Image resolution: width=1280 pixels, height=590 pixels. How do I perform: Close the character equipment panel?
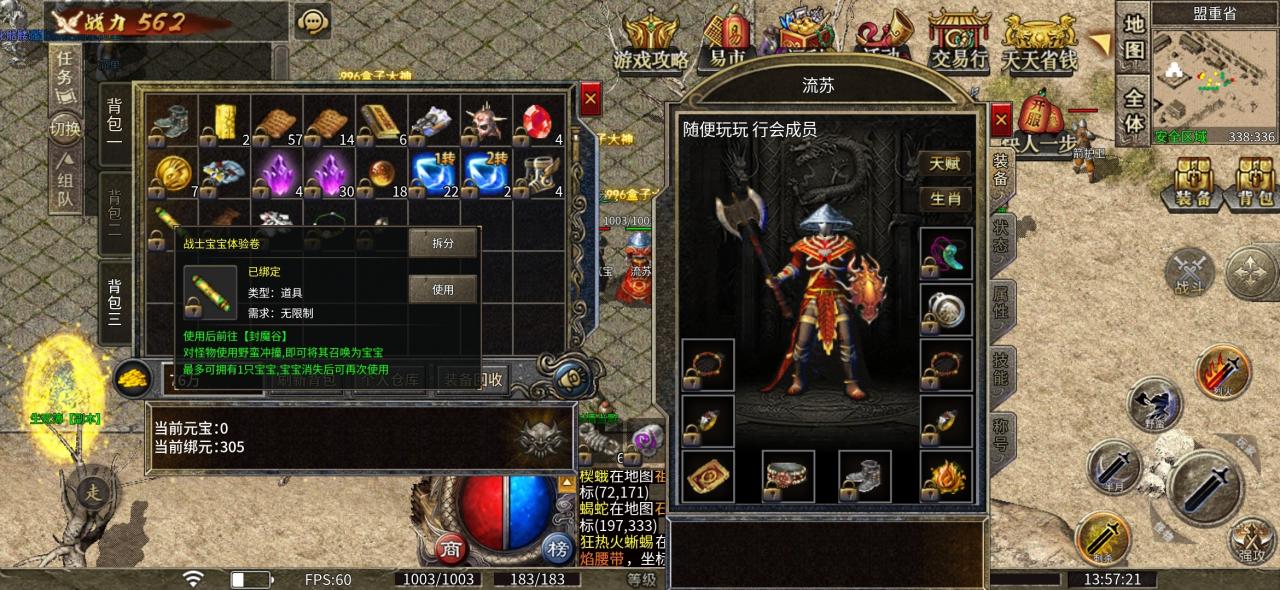pos(1001,120)
